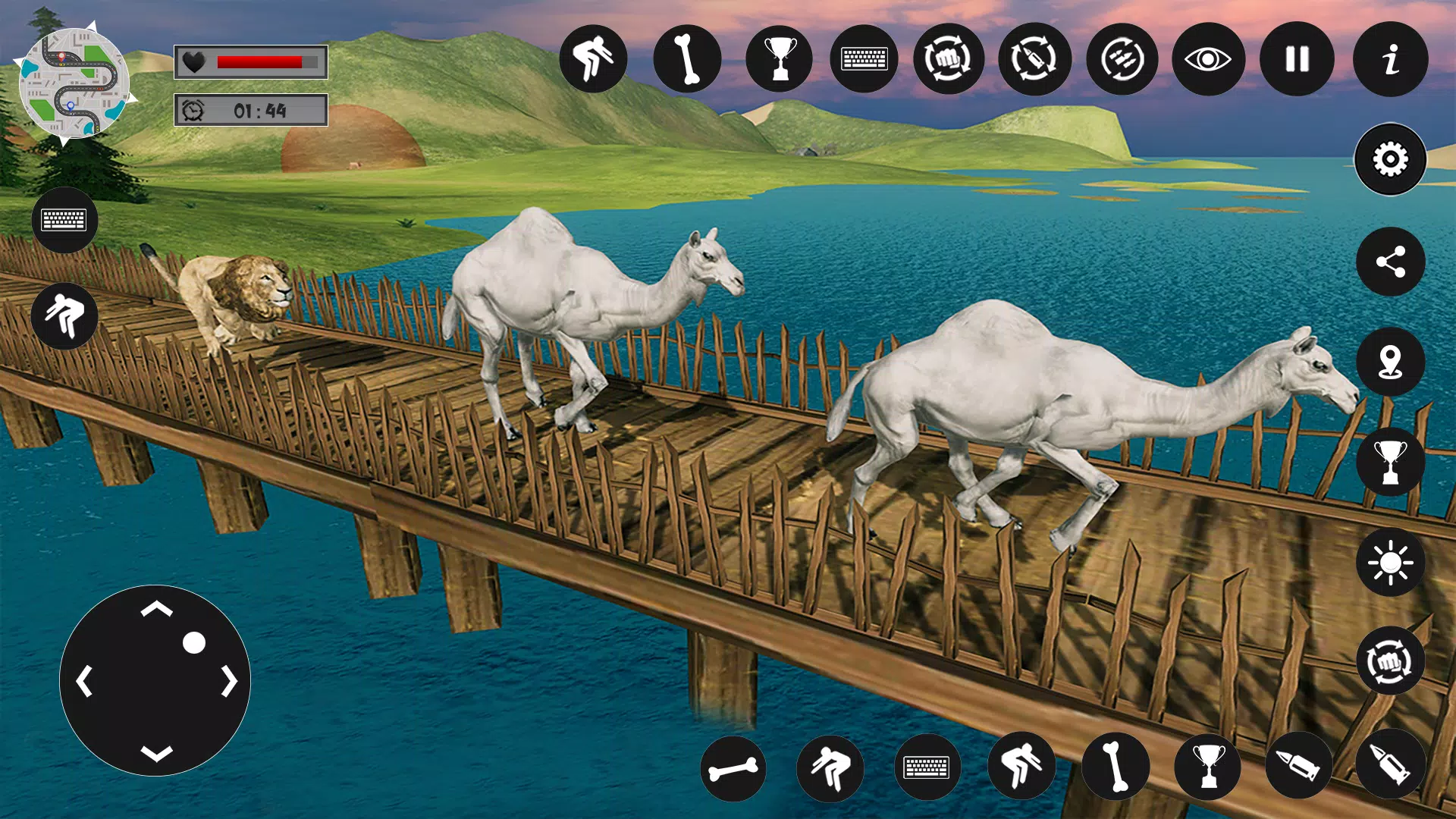Select the share icon on the right sidebar

[1390, 262]
